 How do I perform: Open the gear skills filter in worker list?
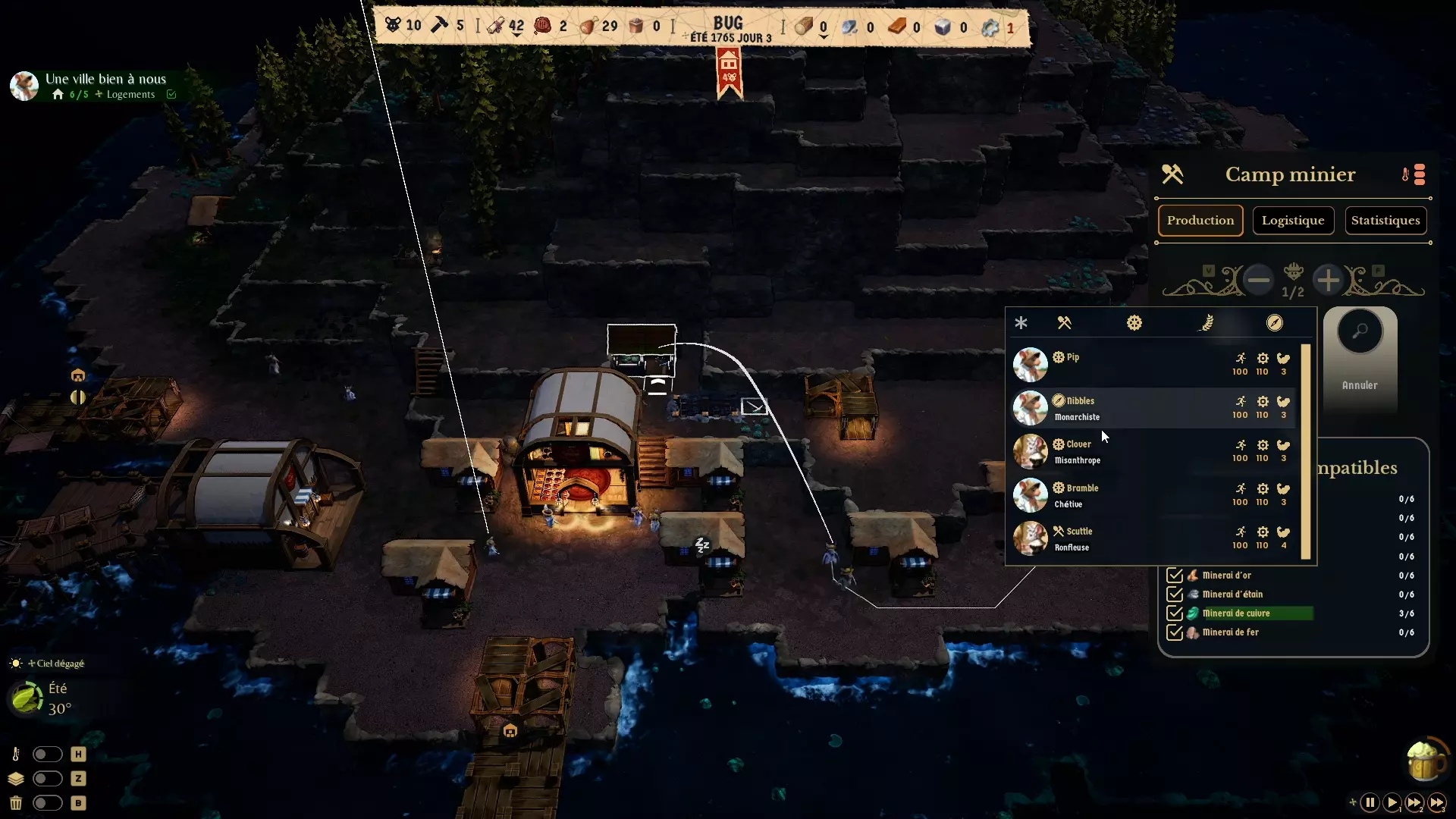click(1134, 322)
